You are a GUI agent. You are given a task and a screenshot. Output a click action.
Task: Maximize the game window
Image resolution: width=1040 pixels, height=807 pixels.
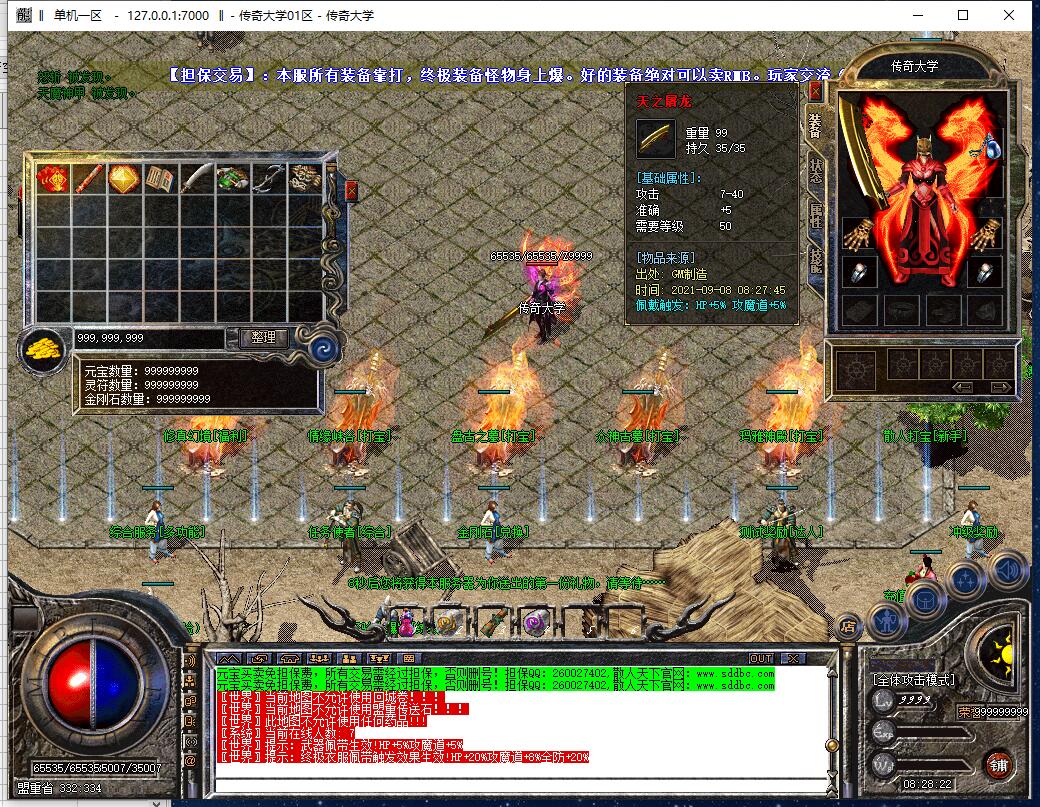coord(963,15)
